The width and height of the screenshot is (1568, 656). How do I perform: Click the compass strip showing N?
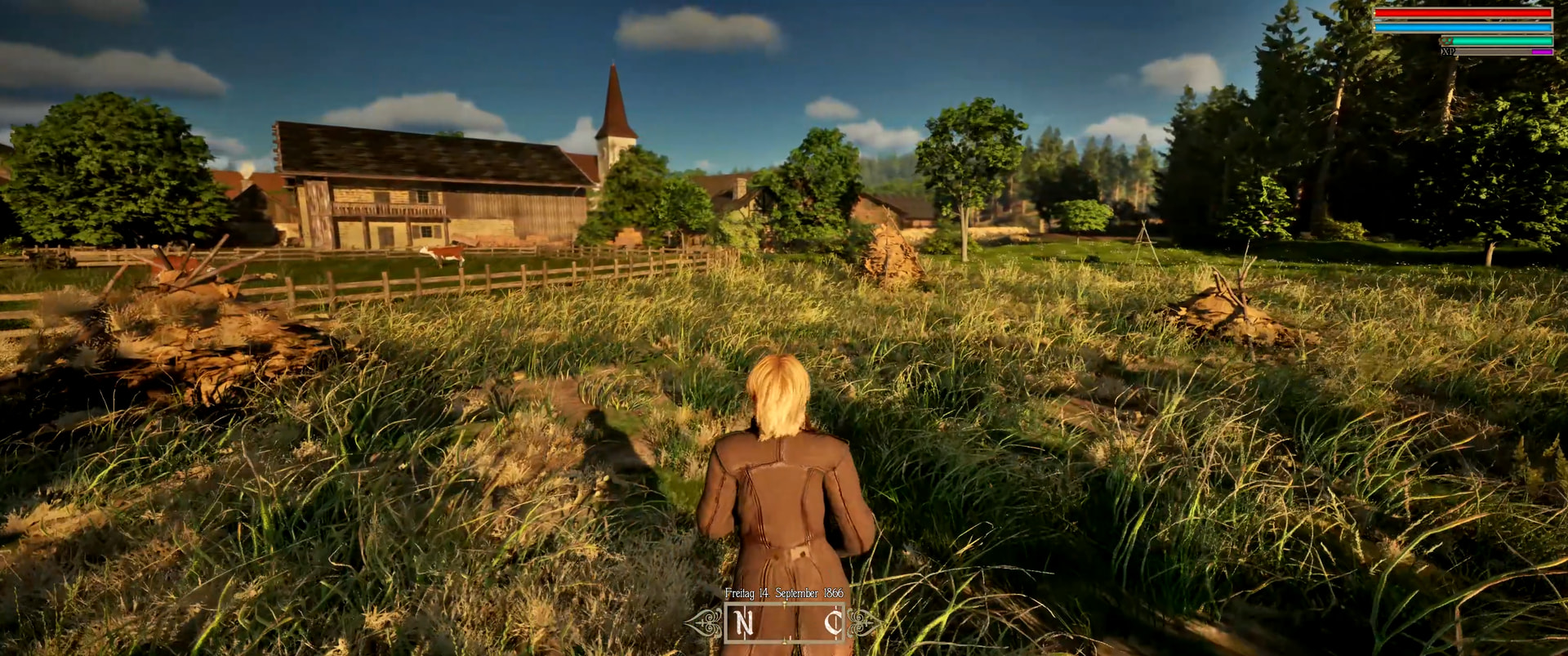pos(784,623)
